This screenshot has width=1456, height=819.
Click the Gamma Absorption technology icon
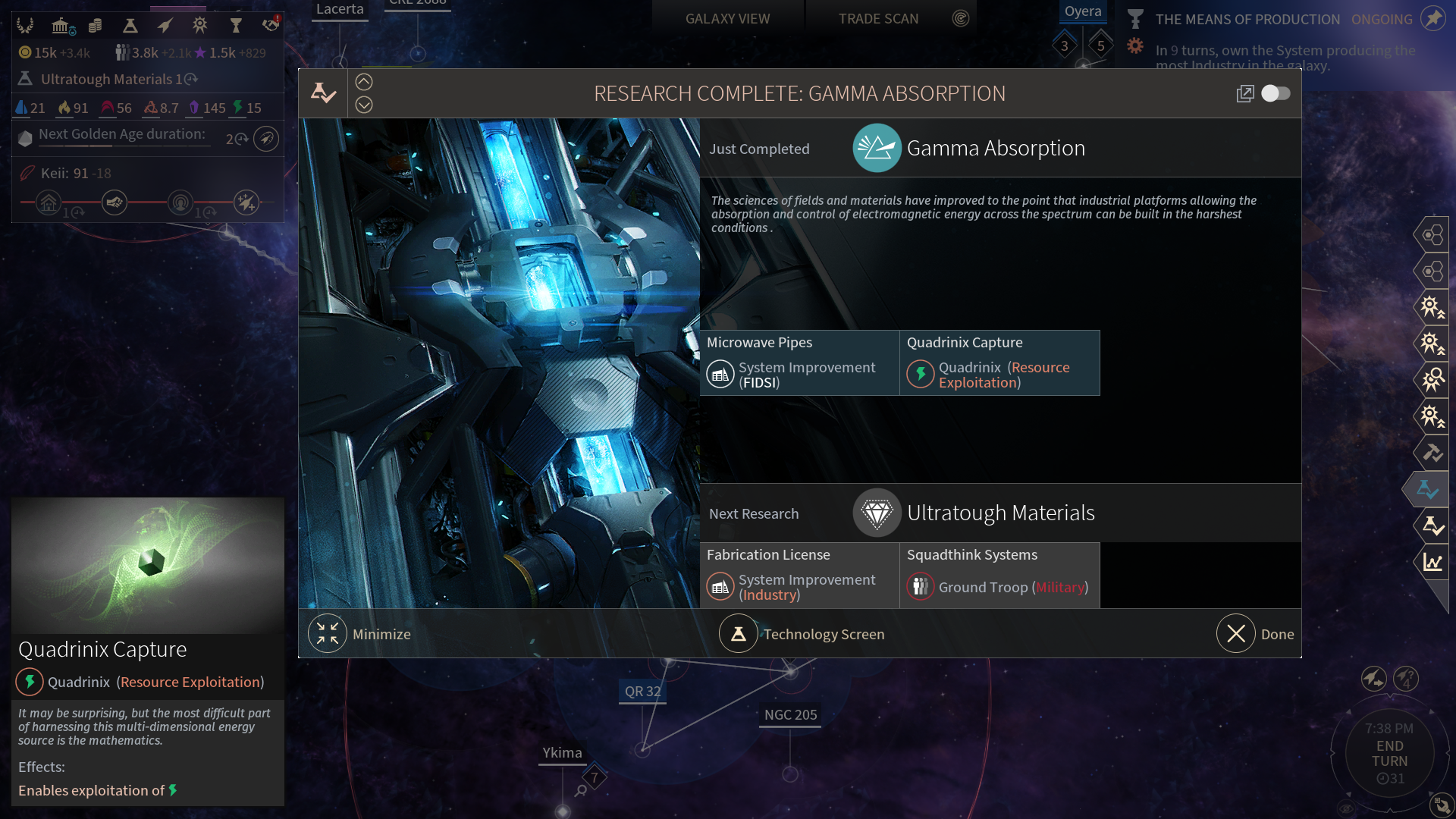click(x=877, y=148)
